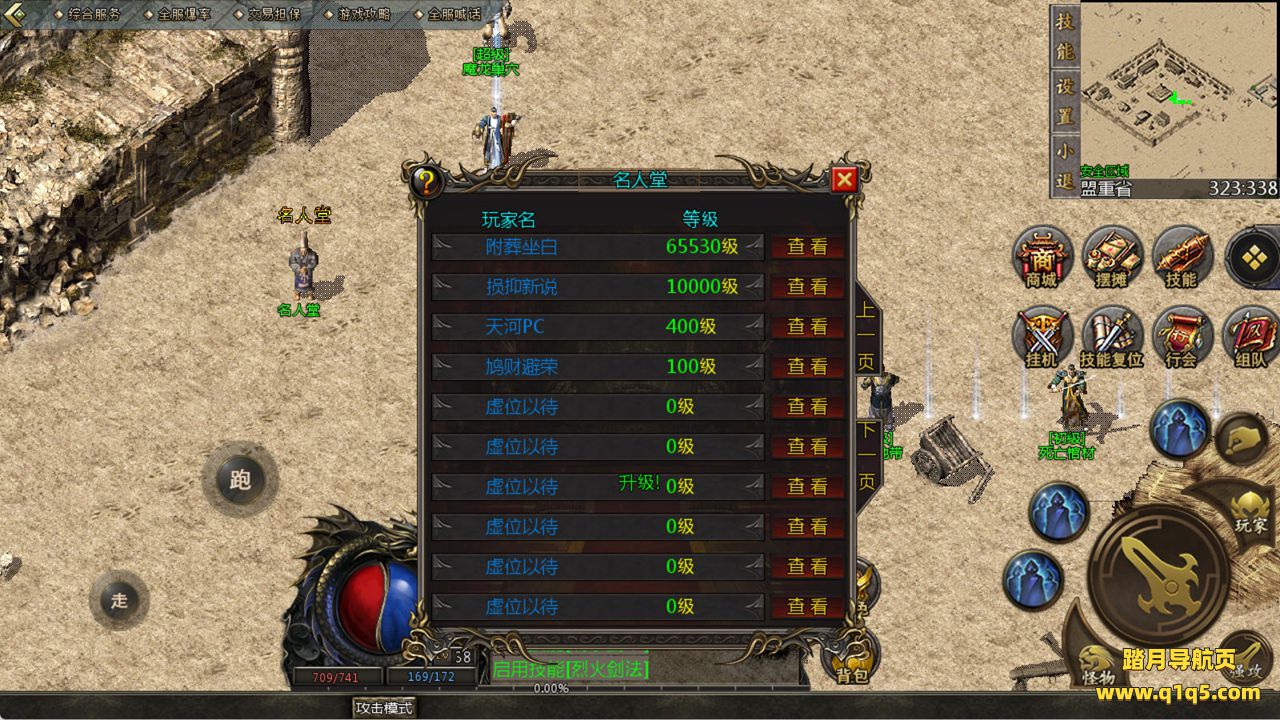Tap the 跑 run button
Screen dimensions: 1280x720
[240, 480]
